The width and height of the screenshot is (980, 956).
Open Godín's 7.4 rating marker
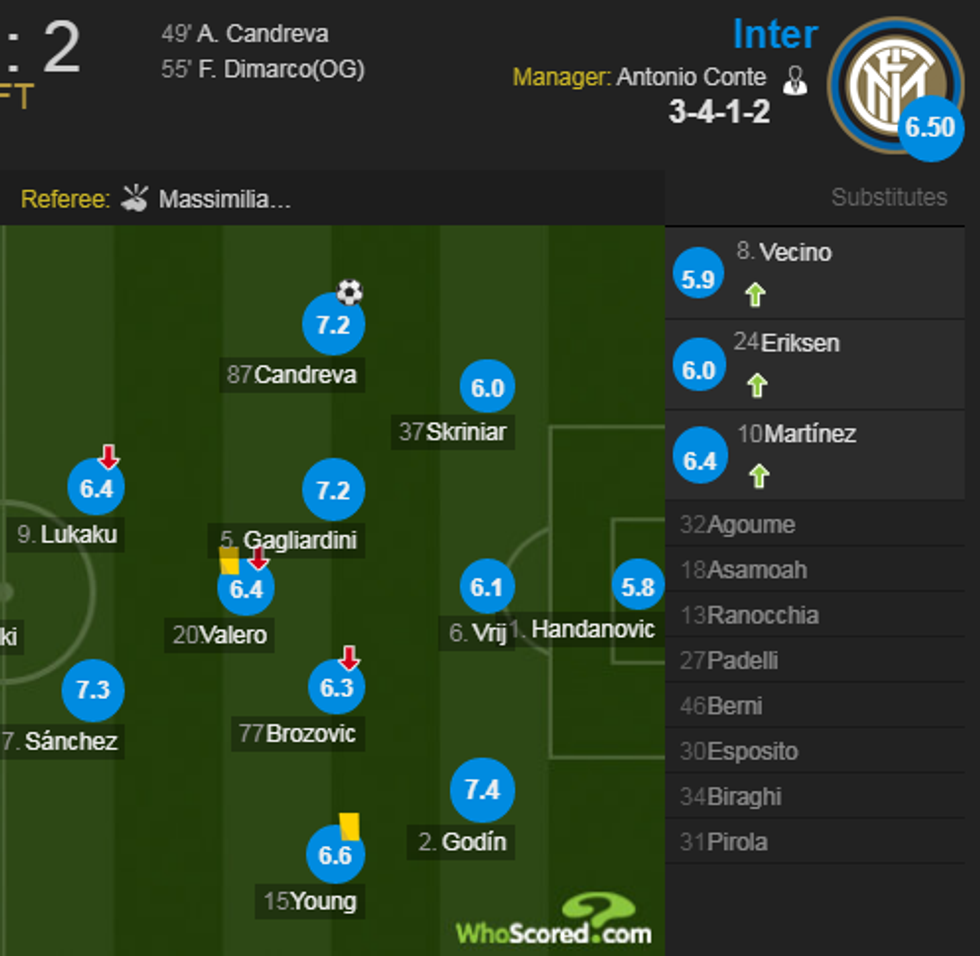(482, 790)
